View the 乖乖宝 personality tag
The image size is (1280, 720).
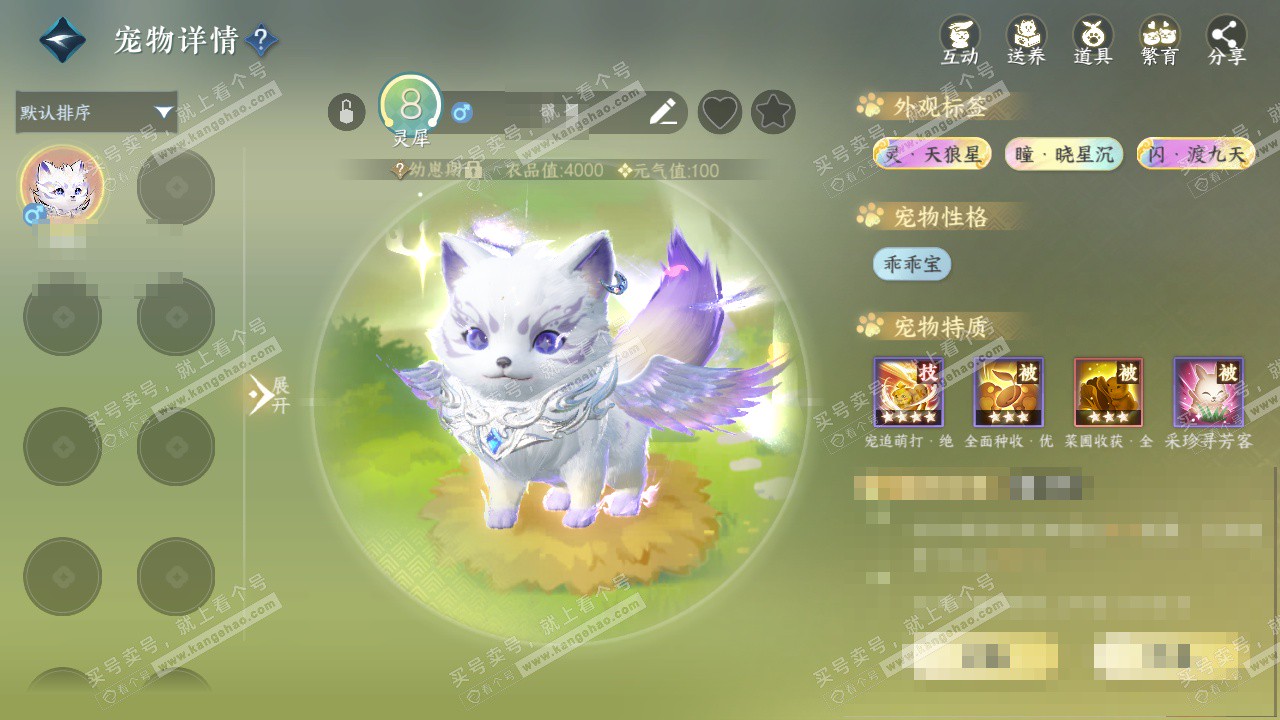tap(911, 264)
